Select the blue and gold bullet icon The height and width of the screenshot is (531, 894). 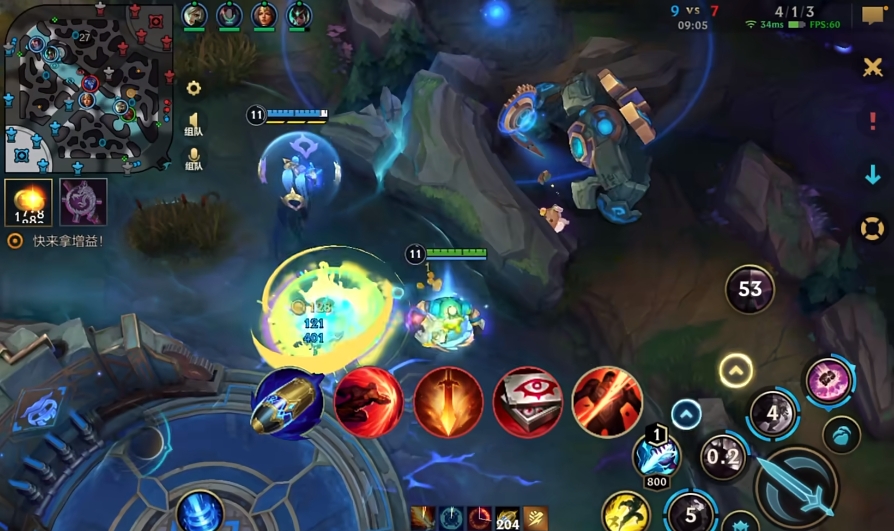[289, 402]
